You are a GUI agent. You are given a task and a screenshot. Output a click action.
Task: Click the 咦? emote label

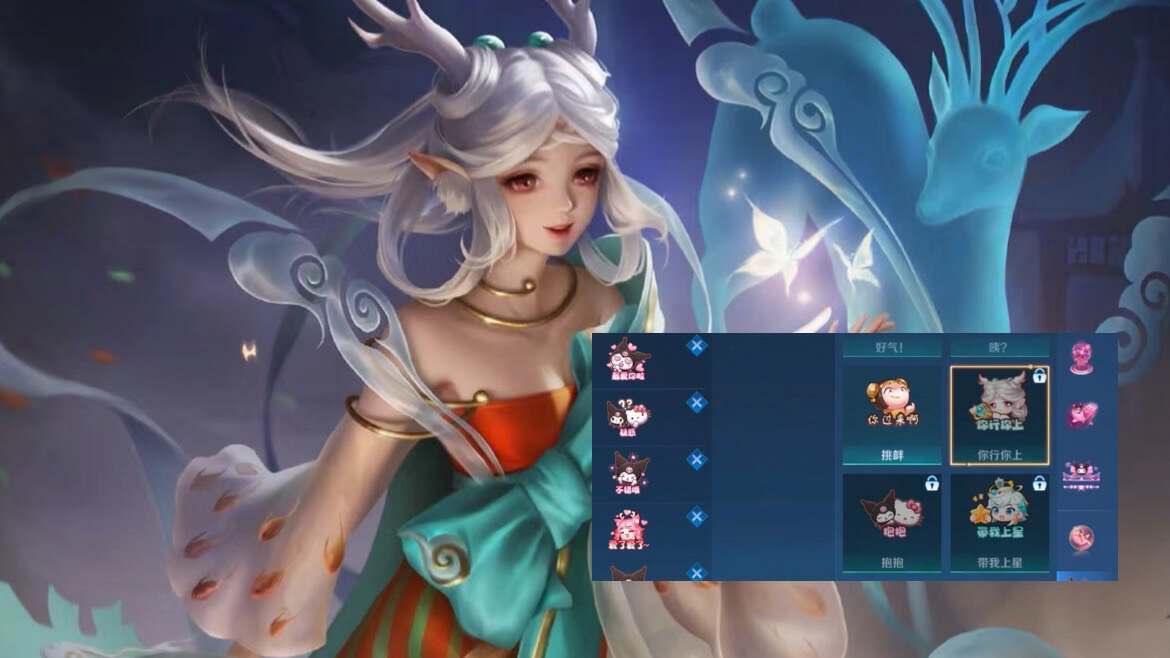[x=999, y=348]
